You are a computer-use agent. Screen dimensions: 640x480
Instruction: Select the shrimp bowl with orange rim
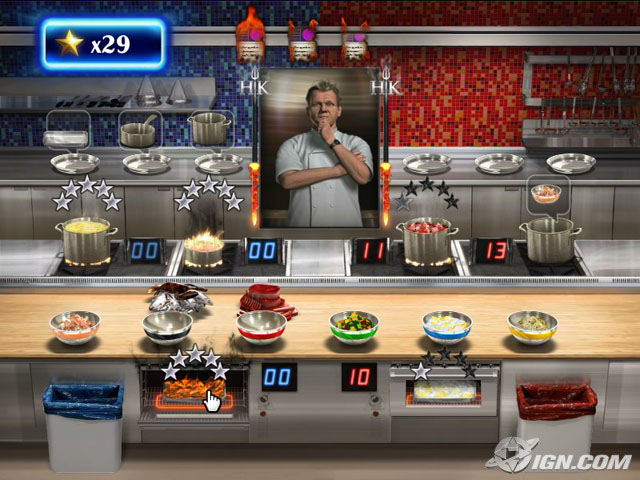tap(75, 326)
